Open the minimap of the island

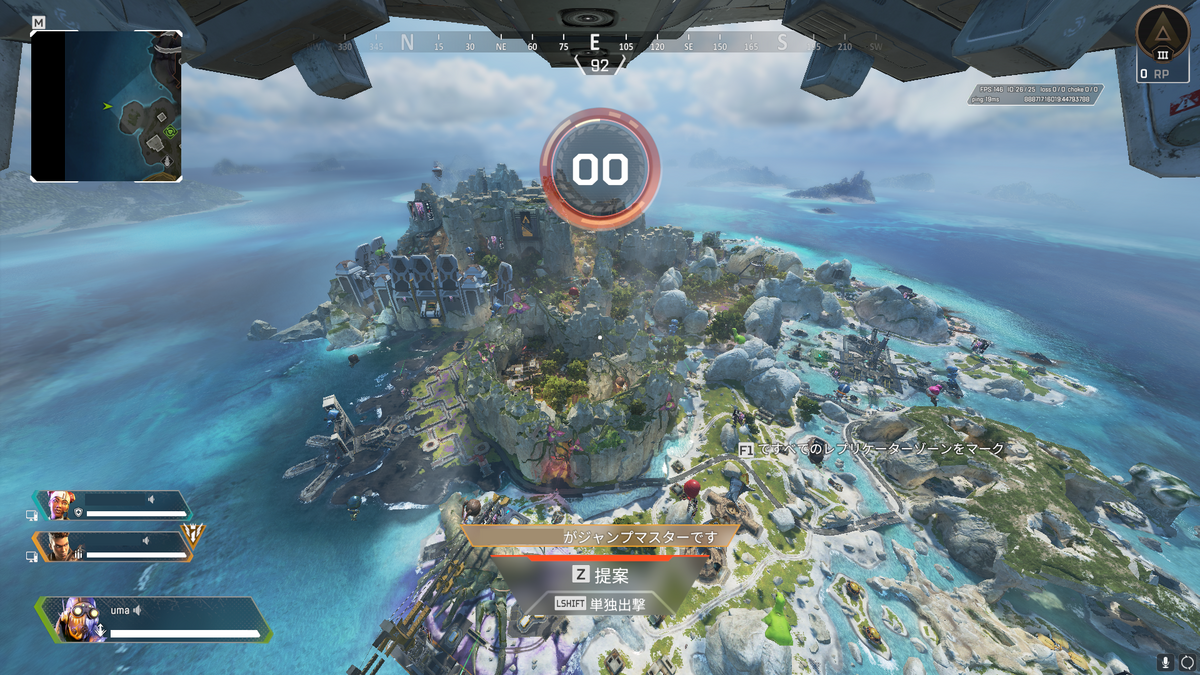click(x=107, y=105)
